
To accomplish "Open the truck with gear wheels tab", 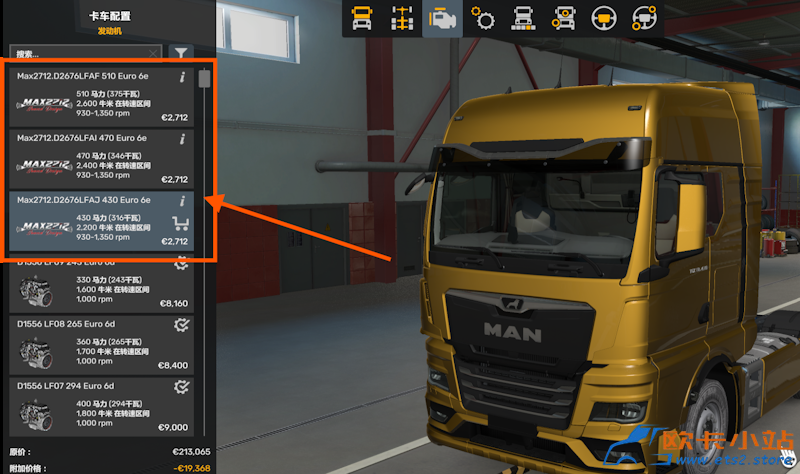I will tap(562, 18).
